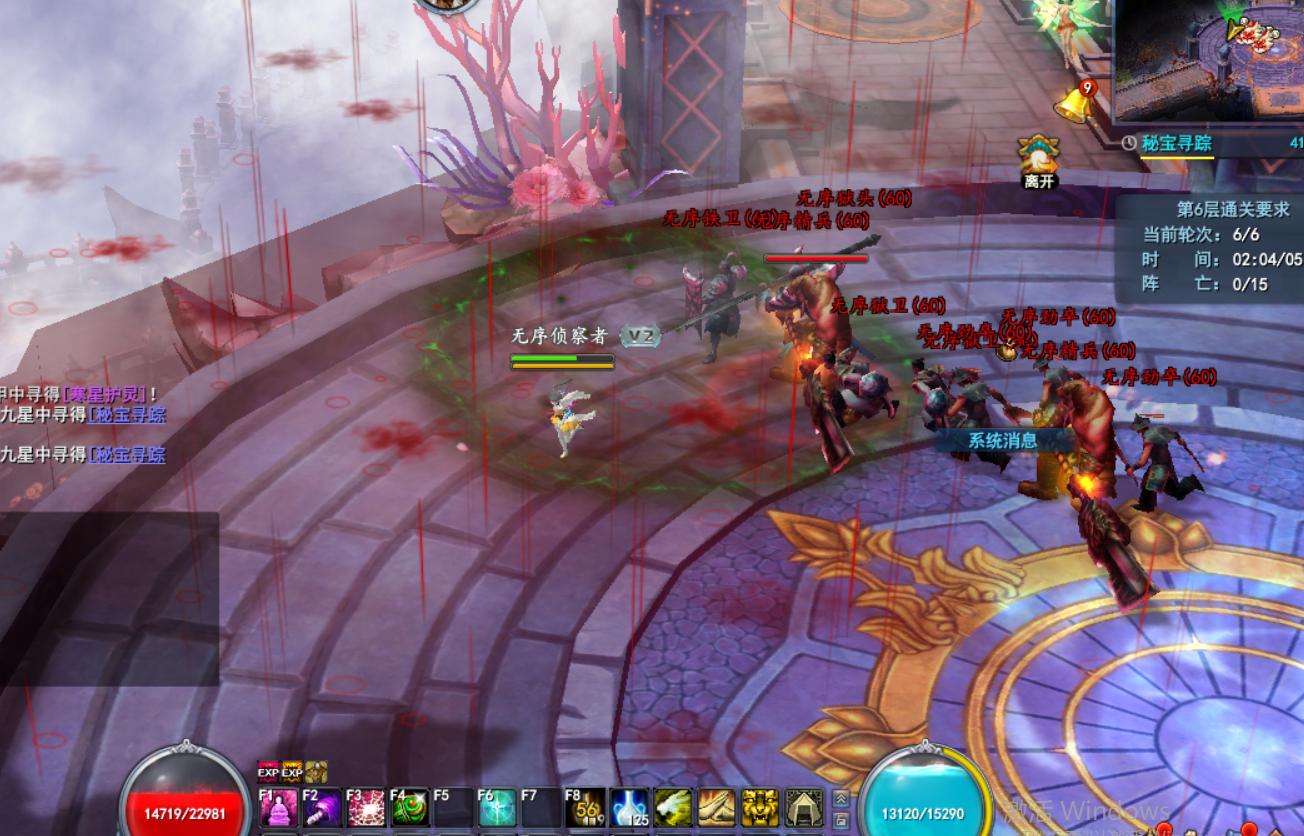This screenshot has width=1304, height=836.
Task: Activate the yellow-green beast claw skill
Action: coord(673,807)
